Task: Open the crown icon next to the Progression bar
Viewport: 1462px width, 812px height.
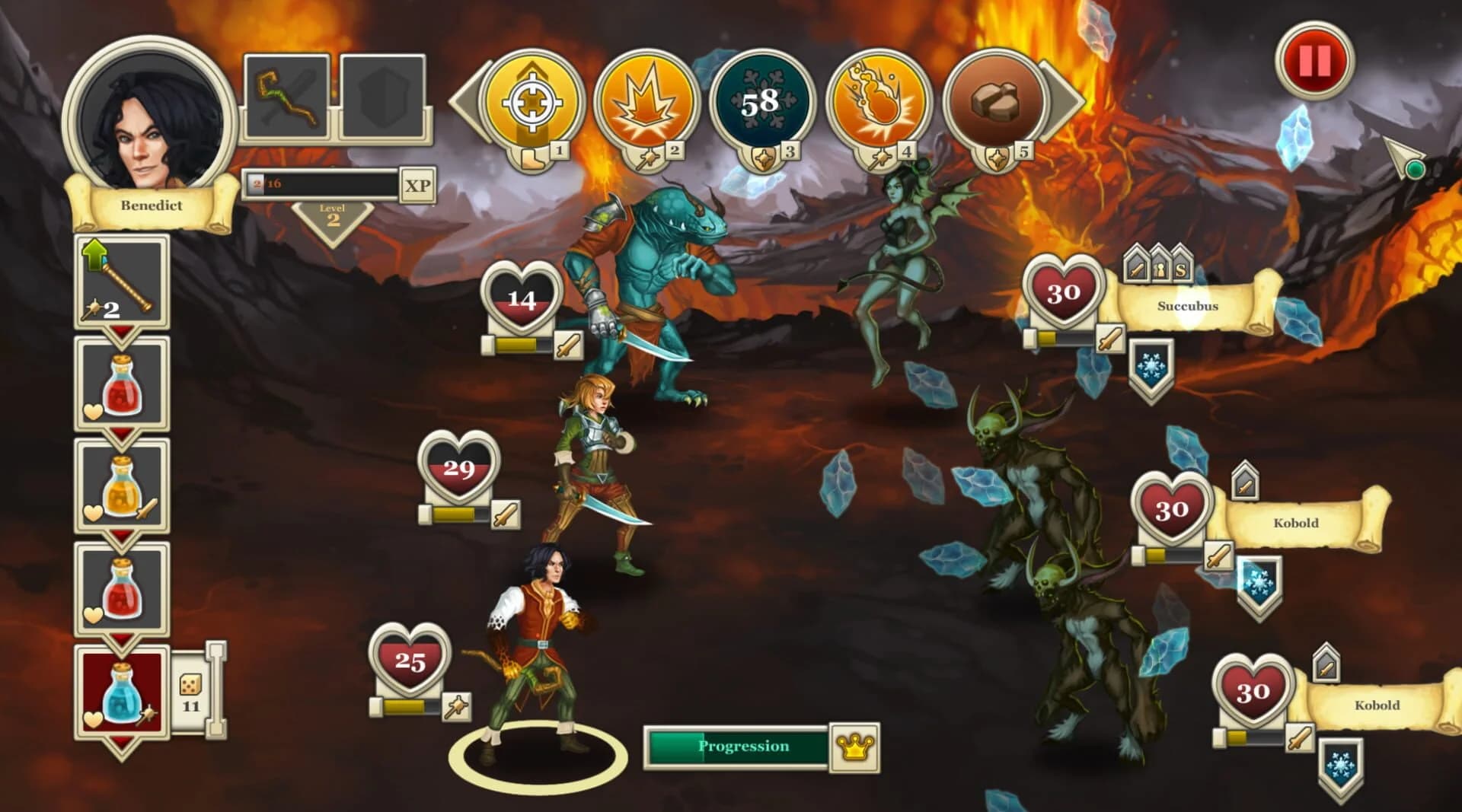Action: tap(854, 746)
